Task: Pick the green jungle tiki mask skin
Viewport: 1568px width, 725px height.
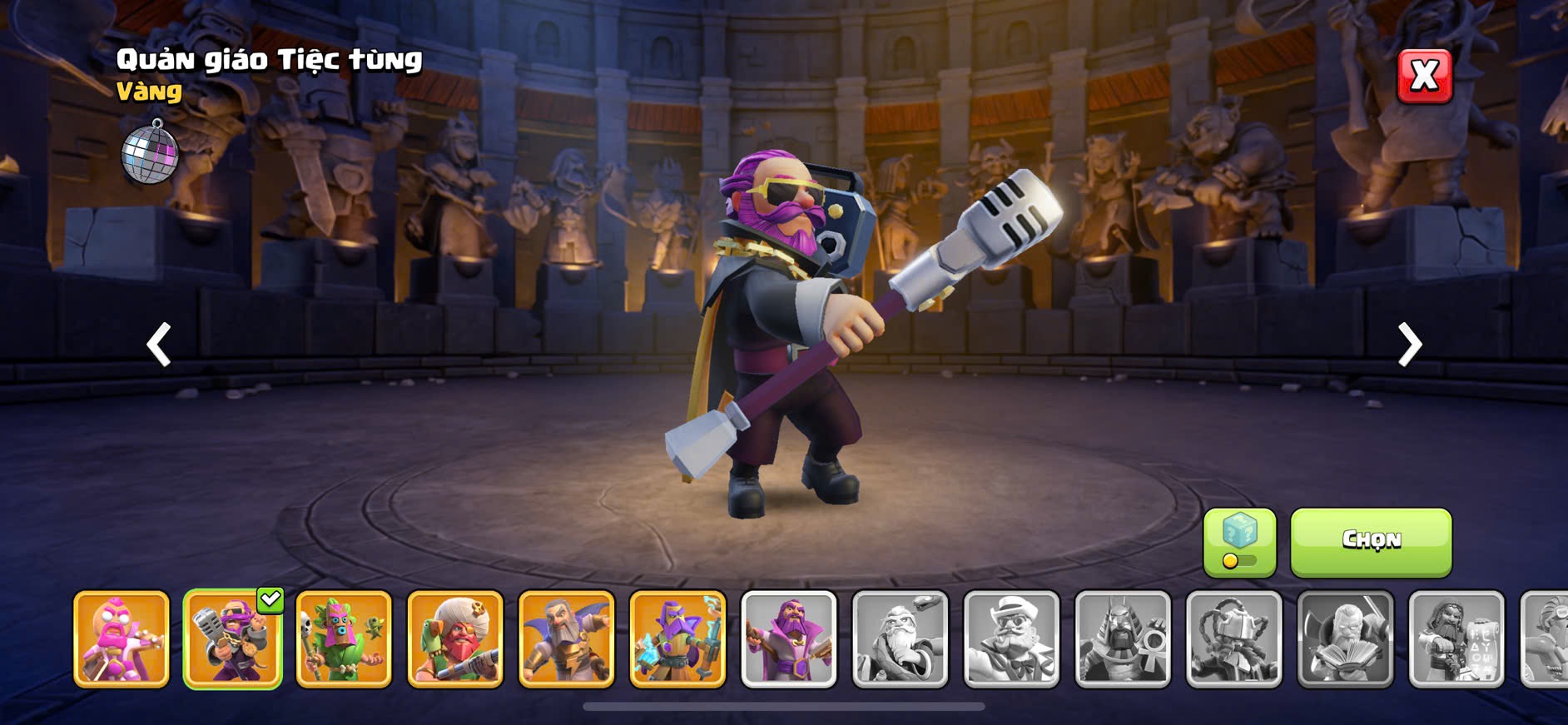Action: point(344,639)
